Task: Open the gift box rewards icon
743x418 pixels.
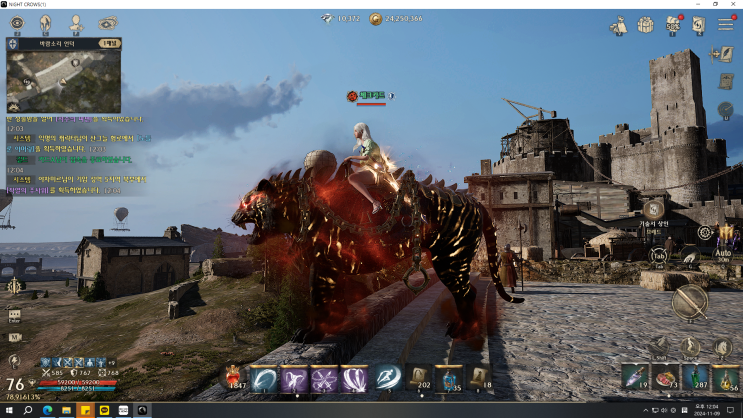Action: [x=646, y=25]
